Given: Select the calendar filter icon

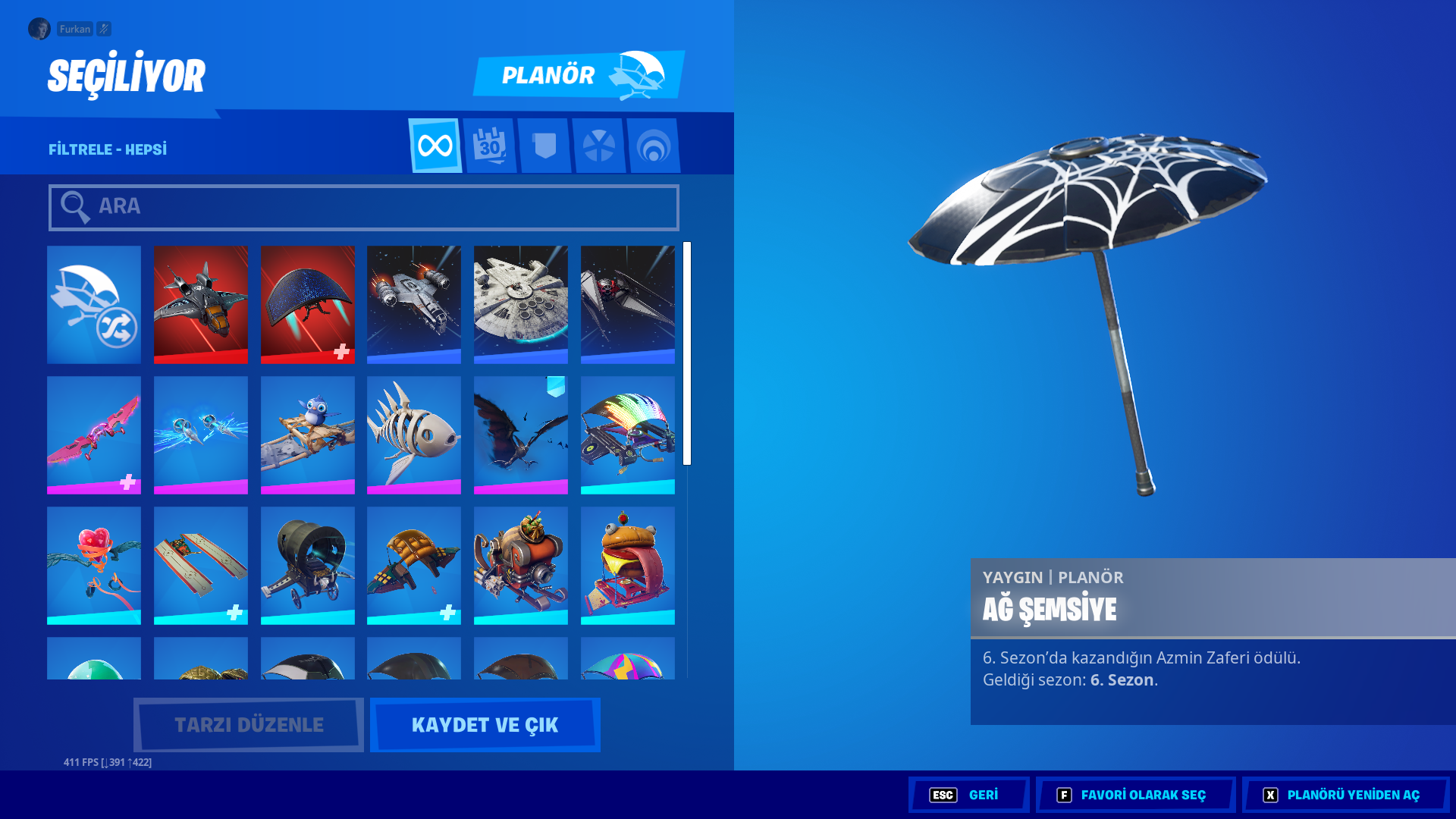Looking at the screenshot, I should click(x=491, y=146).
